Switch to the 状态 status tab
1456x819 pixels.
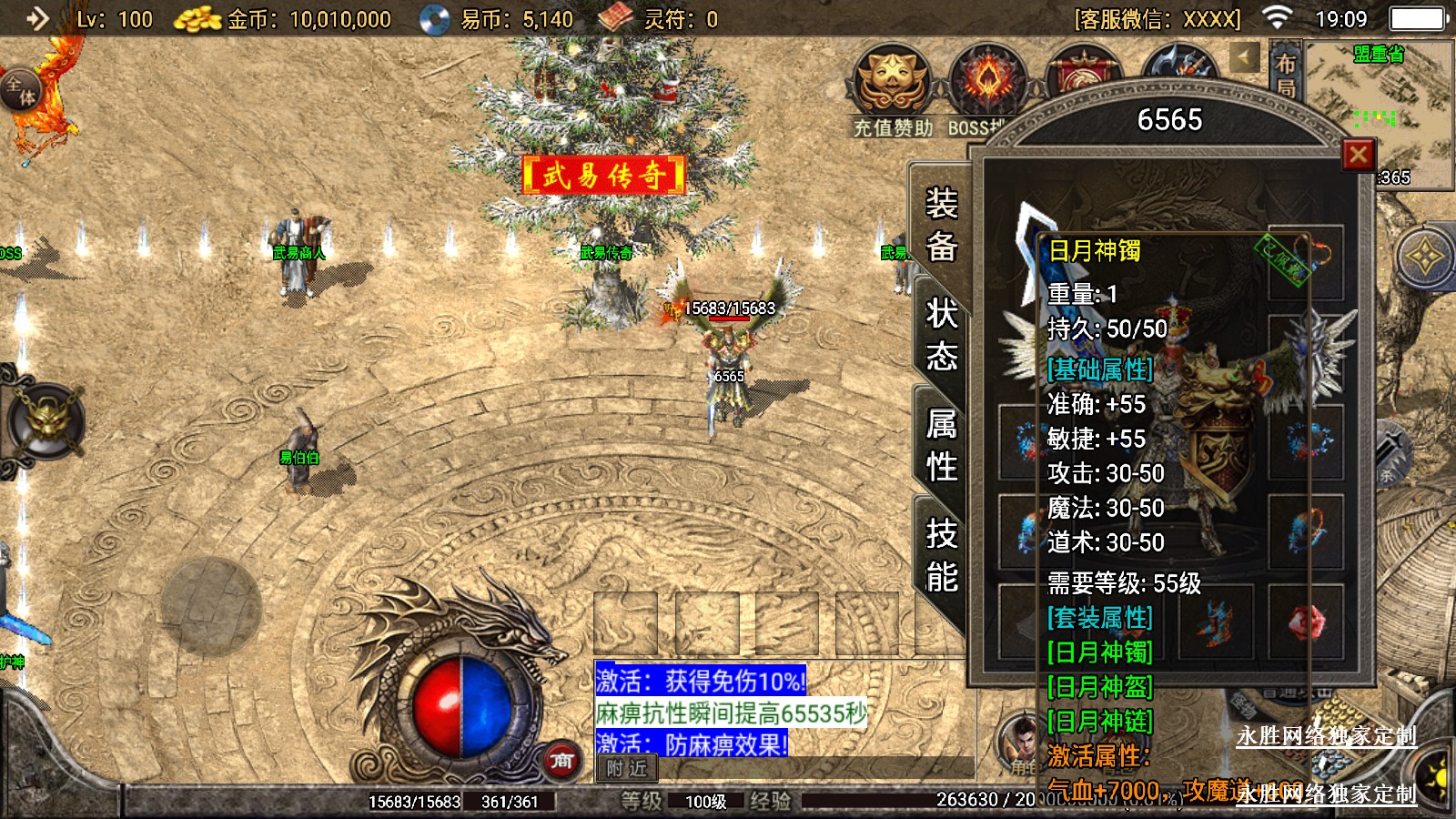coord(941,334)
